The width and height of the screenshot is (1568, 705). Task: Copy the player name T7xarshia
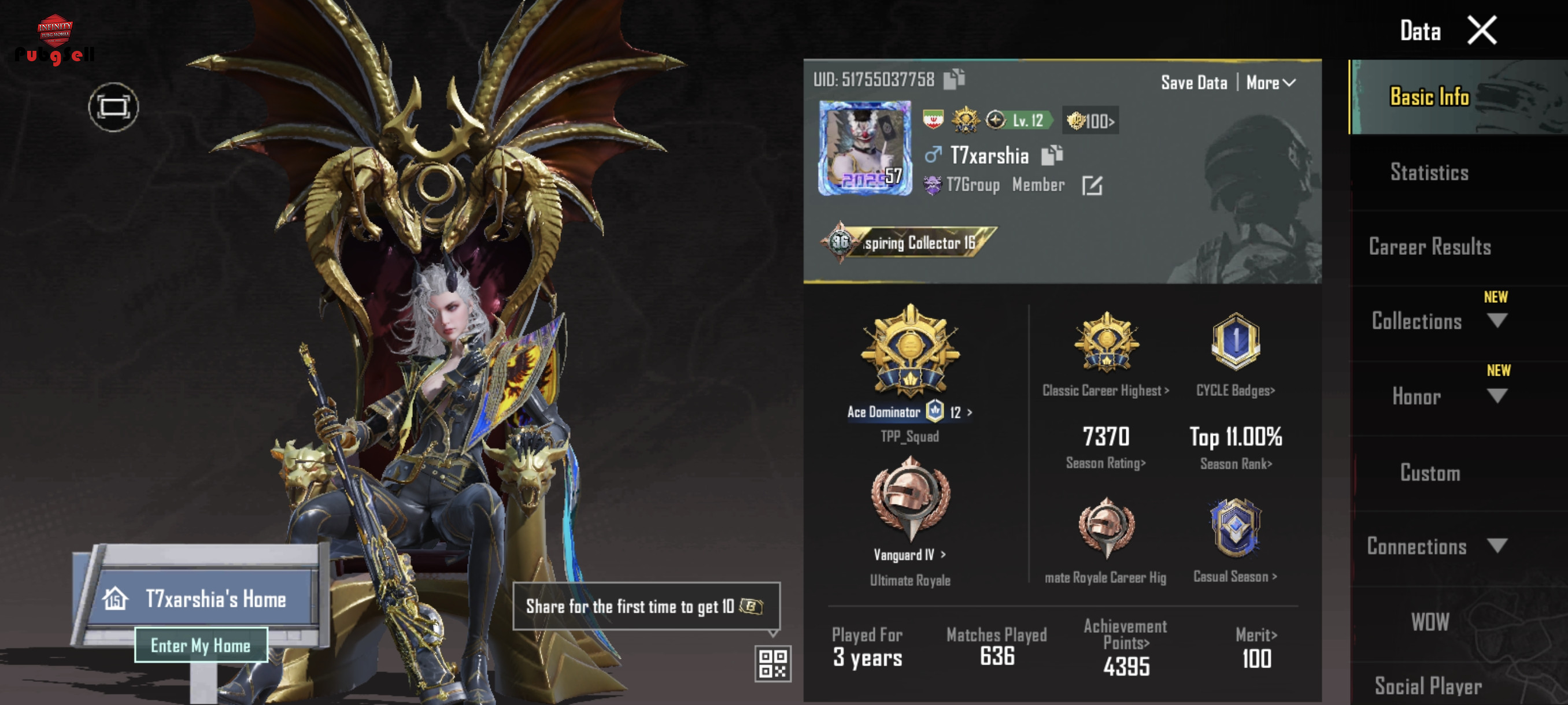(x=1051, y=155)
